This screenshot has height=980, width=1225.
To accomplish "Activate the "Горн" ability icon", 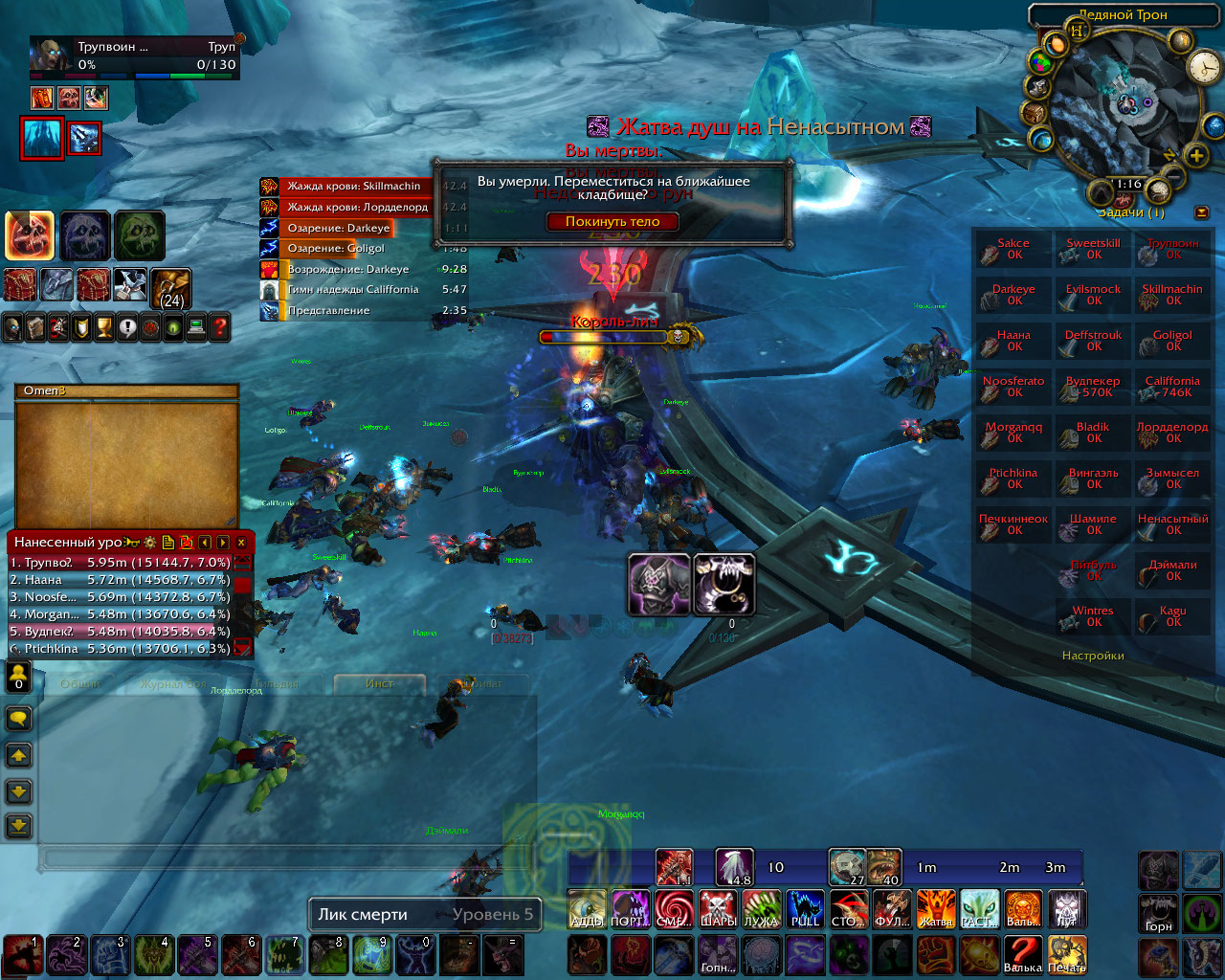I will click(x=1158, y=913).
